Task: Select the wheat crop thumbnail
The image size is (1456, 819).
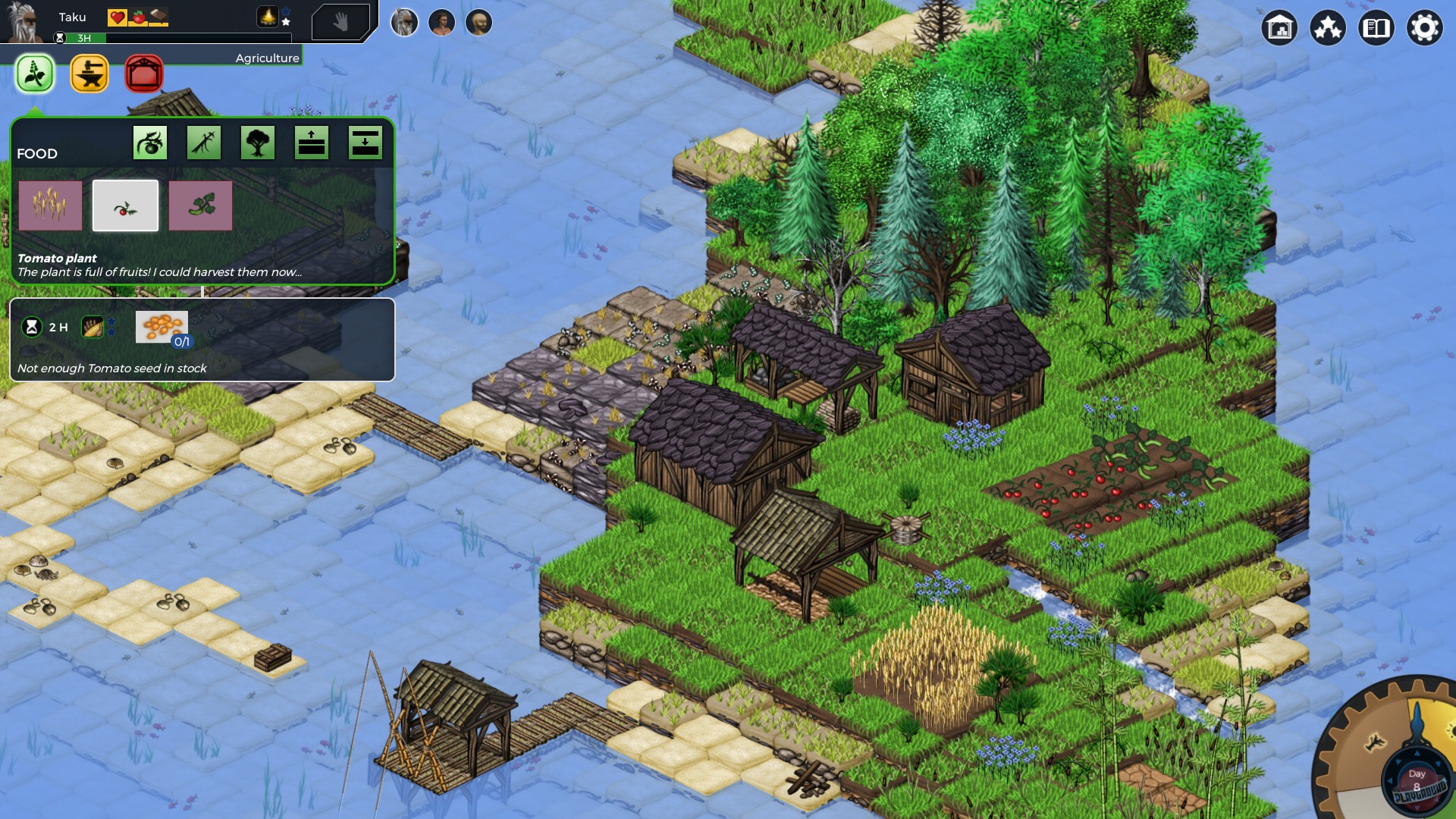Action: pyautogui.click(x=50, y=205)
